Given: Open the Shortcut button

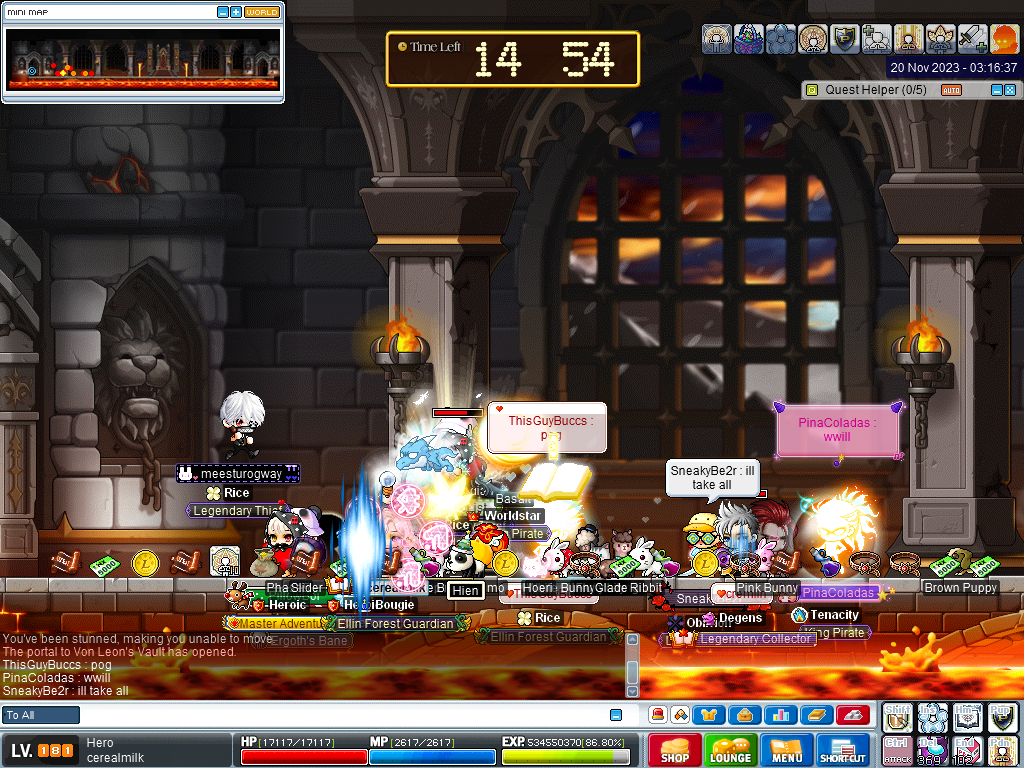Looking at the screenshot, I should 842,750.
